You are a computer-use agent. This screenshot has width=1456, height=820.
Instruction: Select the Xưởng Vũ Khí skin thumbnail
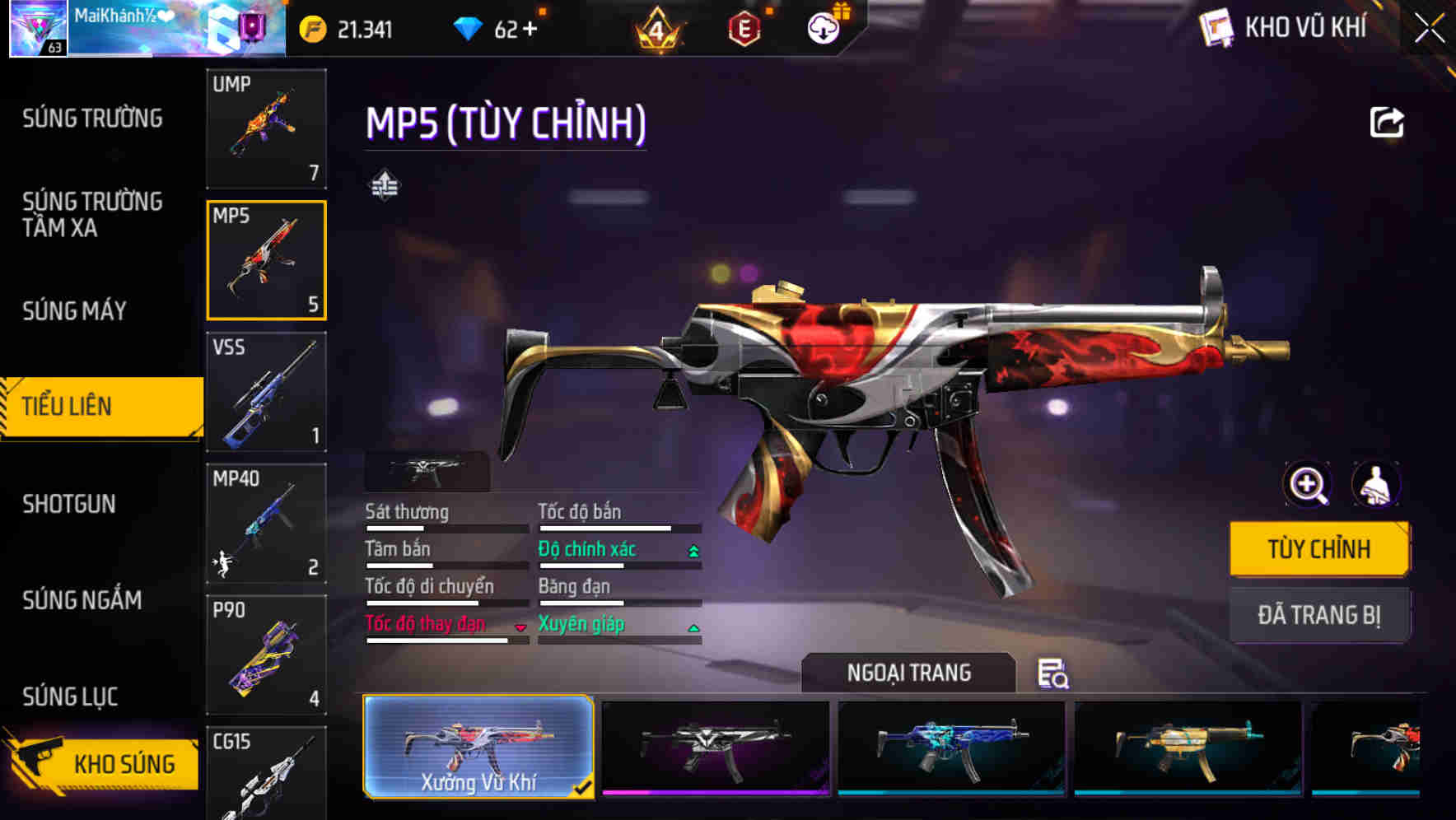coord(478,747)
